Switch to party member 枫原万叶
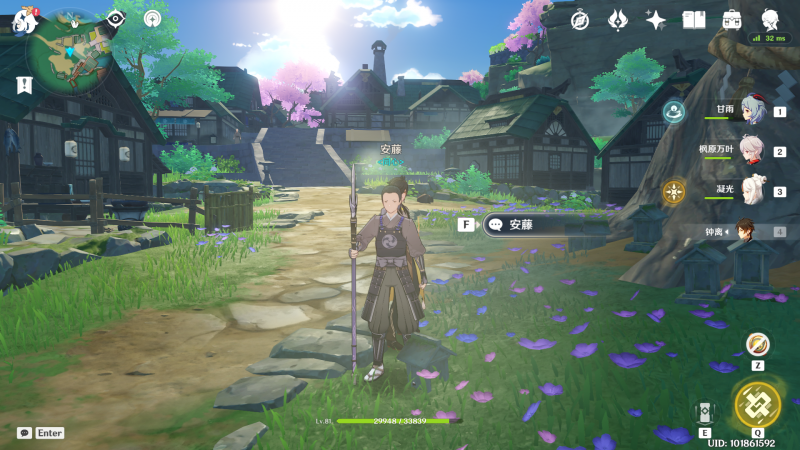 pos(750,152)
